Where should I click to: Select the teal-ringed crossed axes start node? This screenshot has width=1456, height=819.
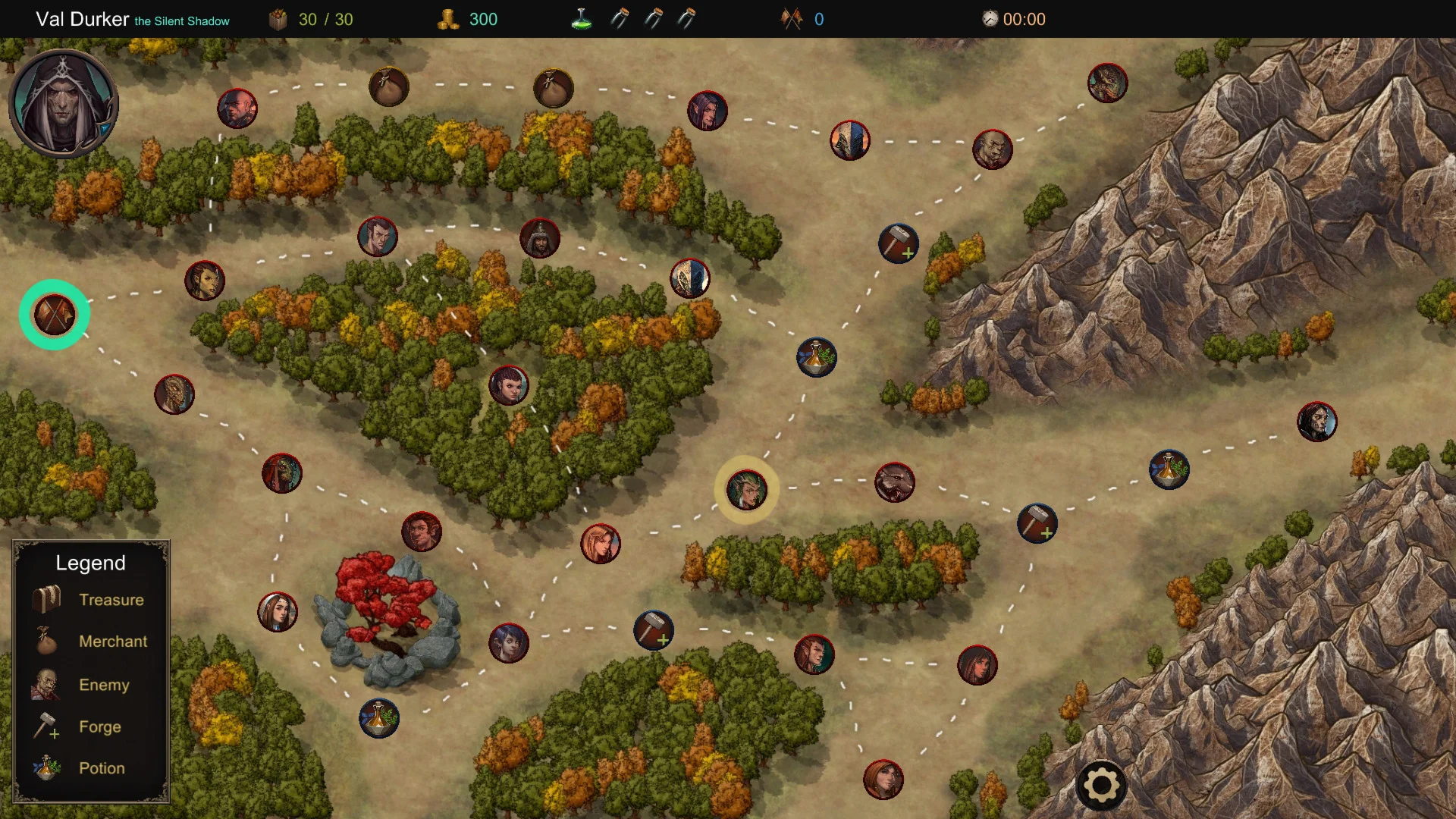(55, 315)
